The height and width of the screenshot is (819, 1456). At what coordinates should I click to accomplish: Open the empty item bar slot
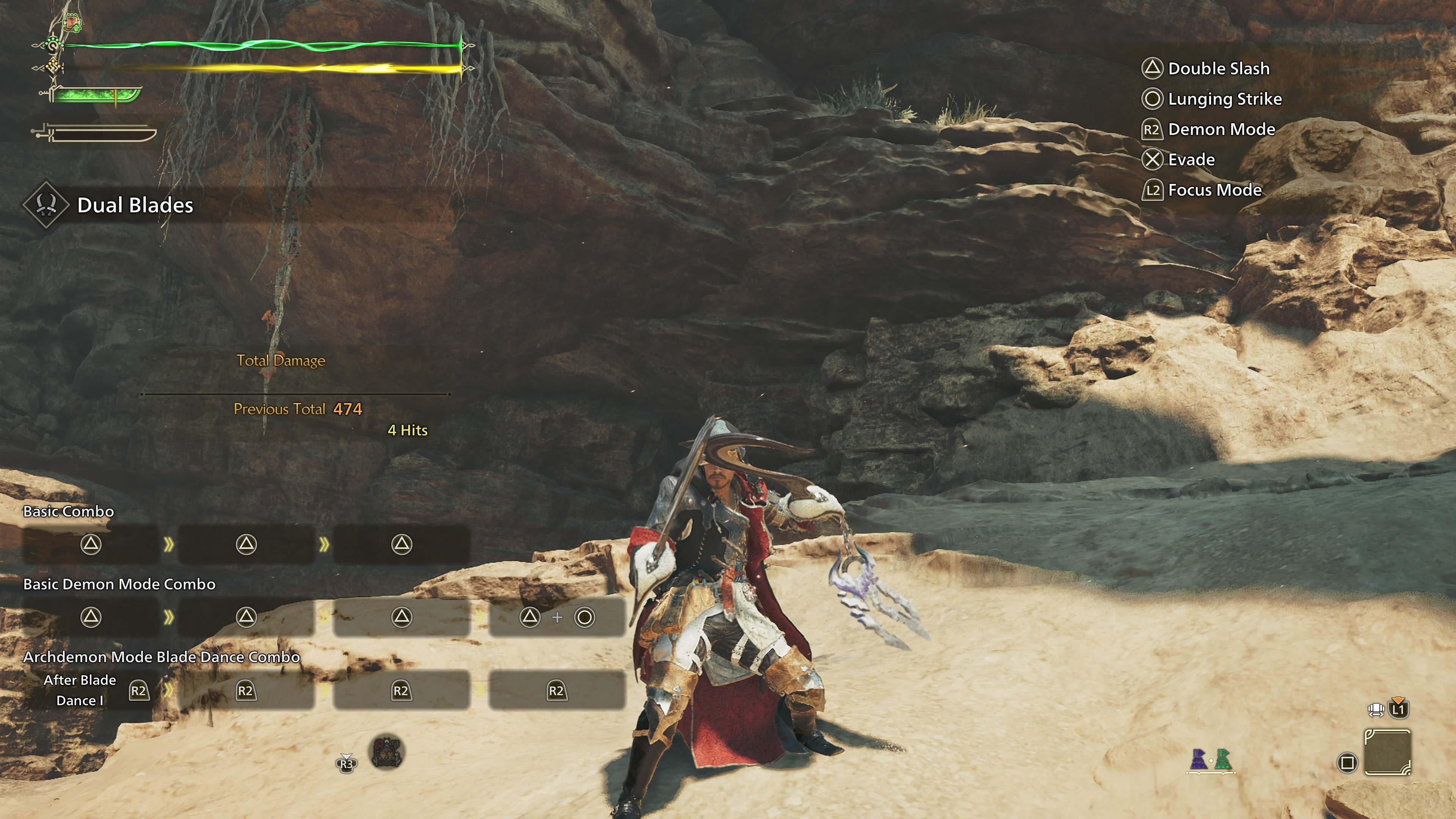coord(1387,752)
